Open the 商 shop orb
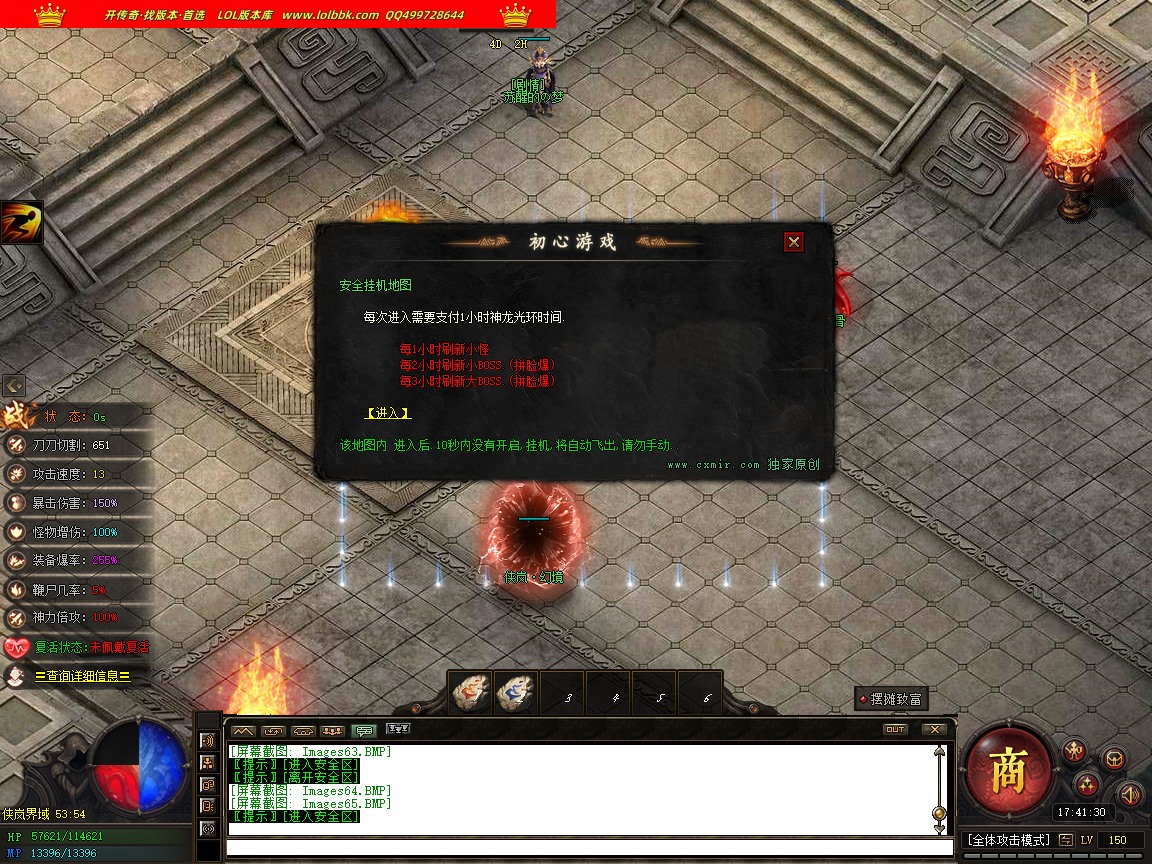 point(1008,770)
